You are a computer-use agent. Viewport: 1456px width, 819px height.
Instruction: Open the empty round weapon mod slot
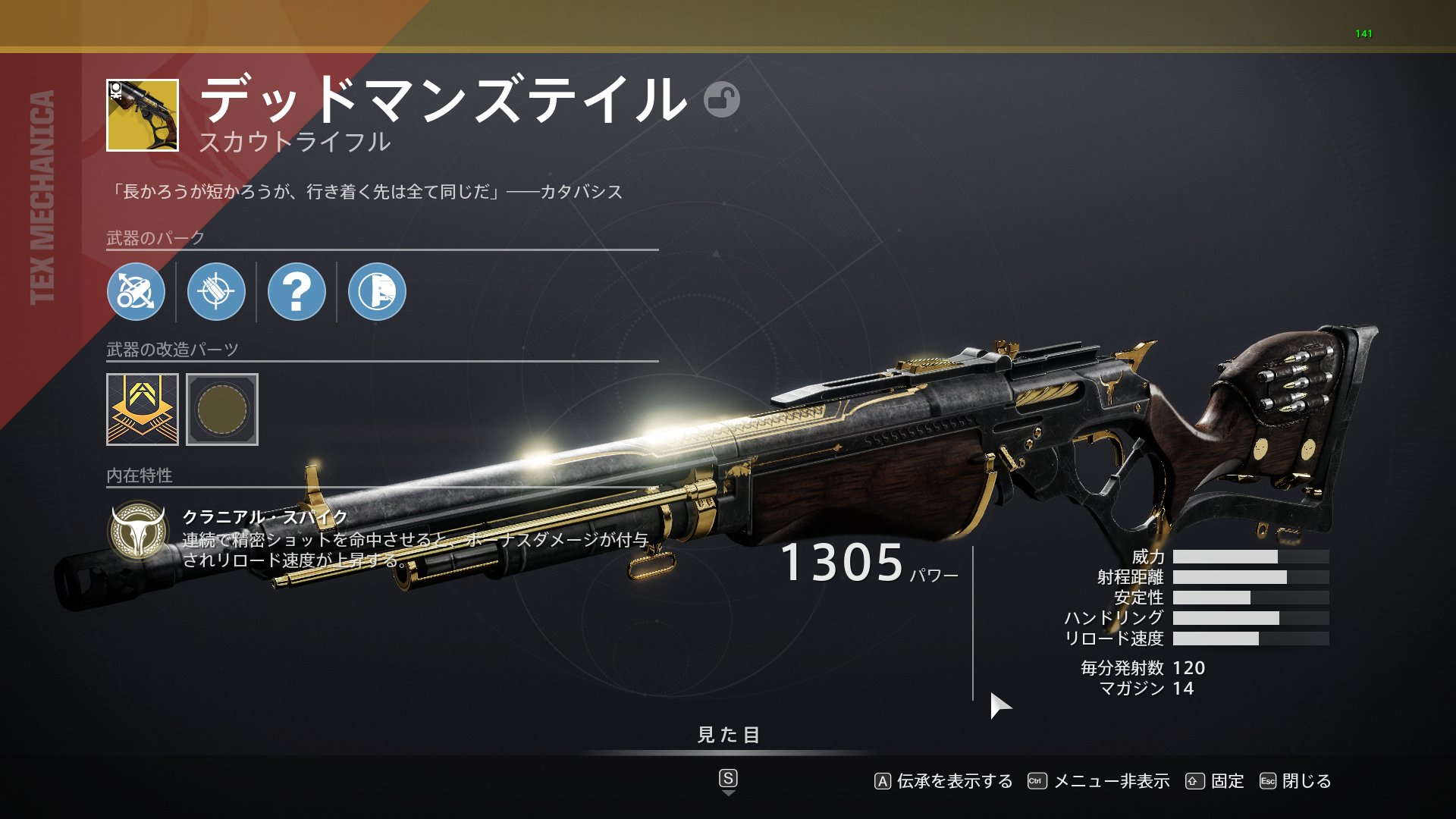point(222,409)
